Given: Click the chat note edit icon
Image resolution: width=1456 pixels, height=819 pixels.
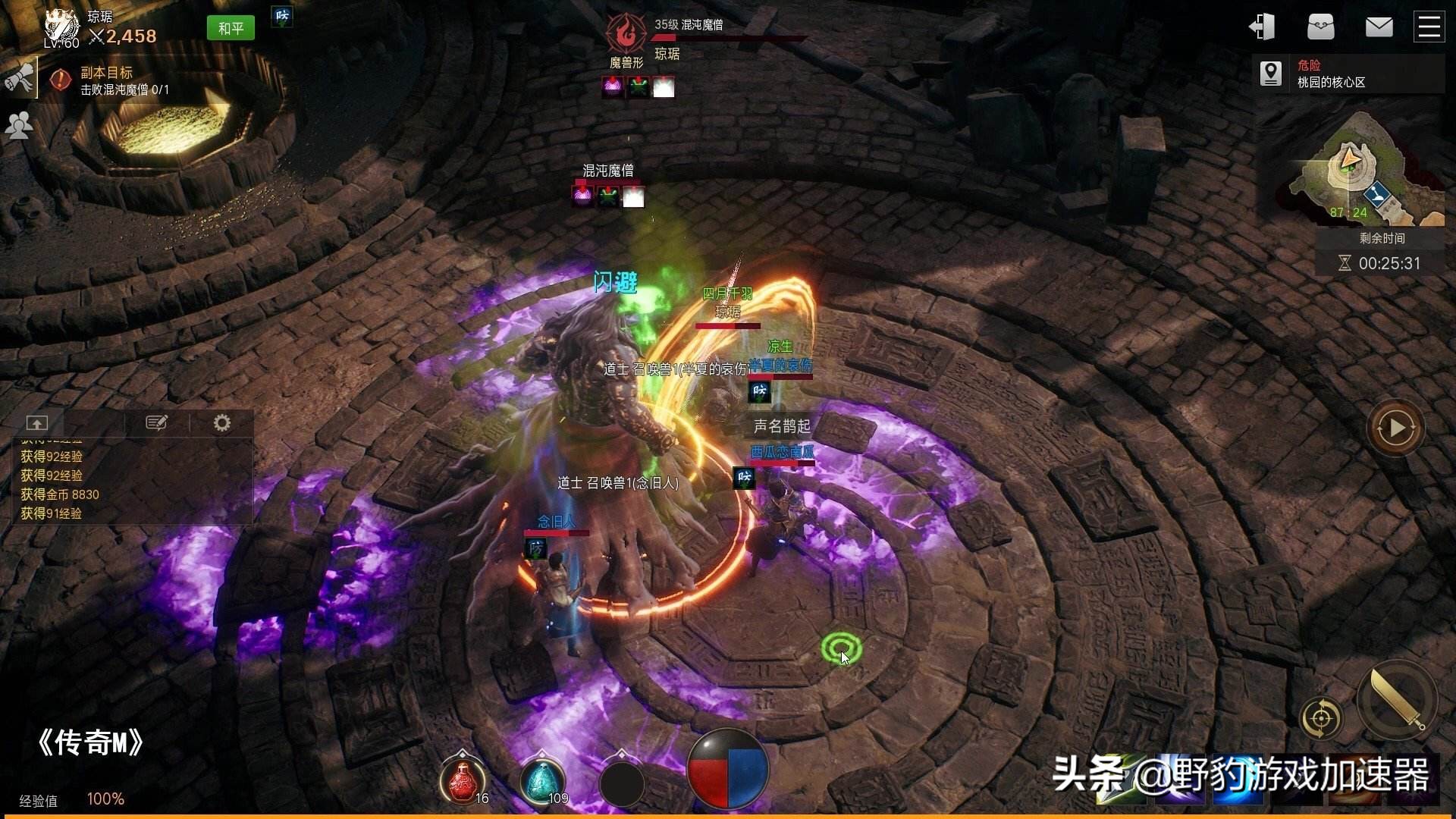Looking at the screenshot, I should [x=156, y=422].
